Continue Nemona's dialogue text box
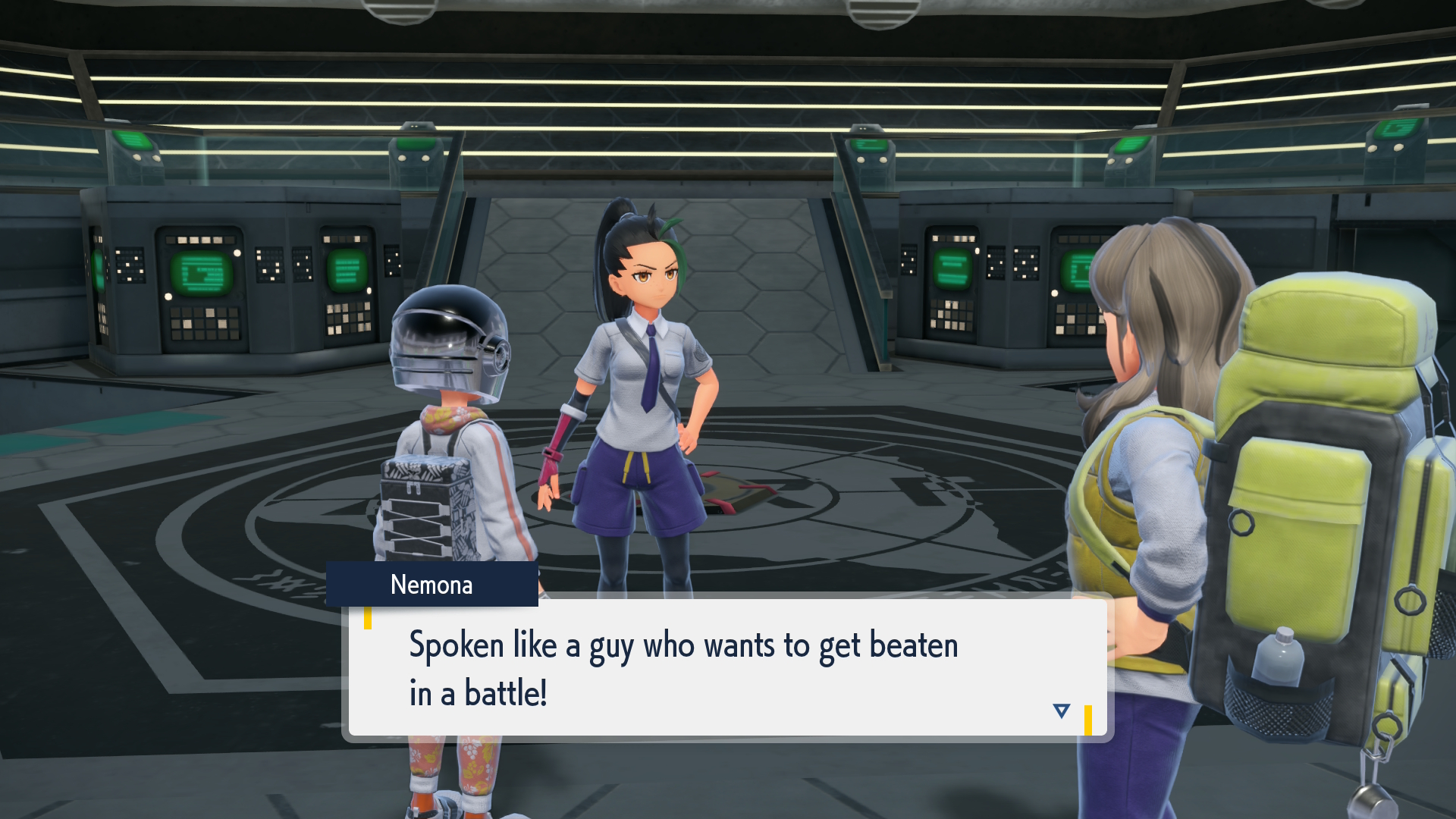Screen dimensions: 1456x819 coord(726,667)
